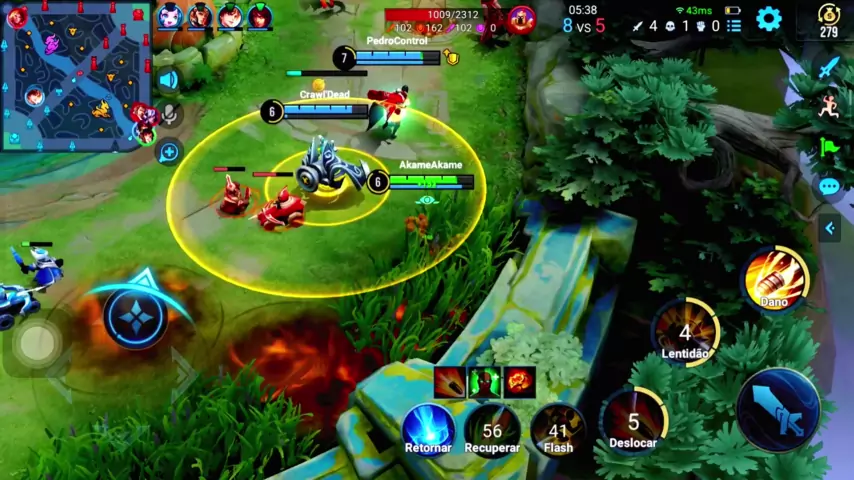Open the scoreboard list icon
Viewport: 854px width, 480px height.
734,25
